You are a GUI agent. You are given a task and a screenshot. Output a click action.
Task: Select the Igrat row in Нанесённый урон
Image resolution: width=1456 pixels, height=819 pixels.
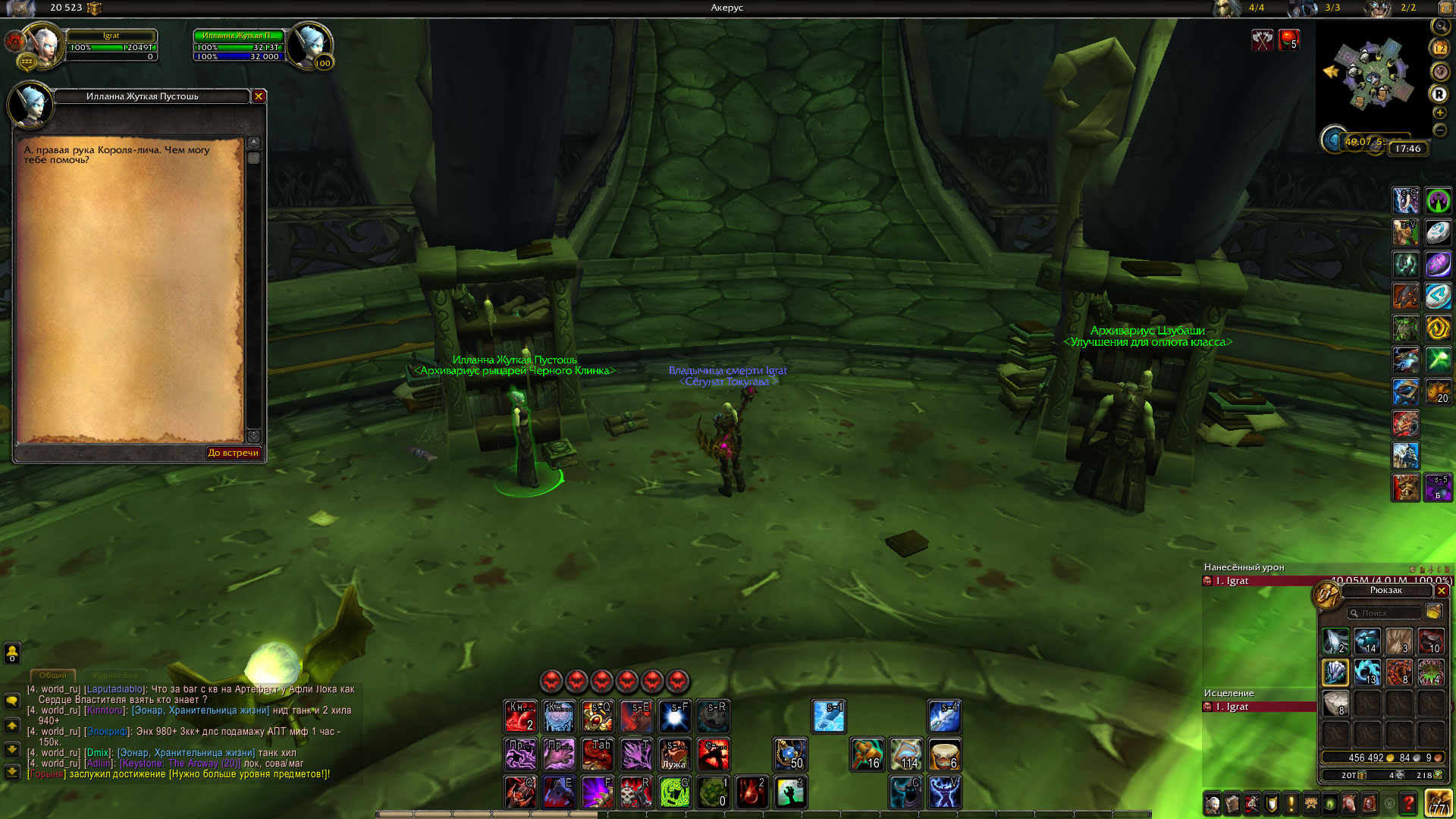point(1259,581)
